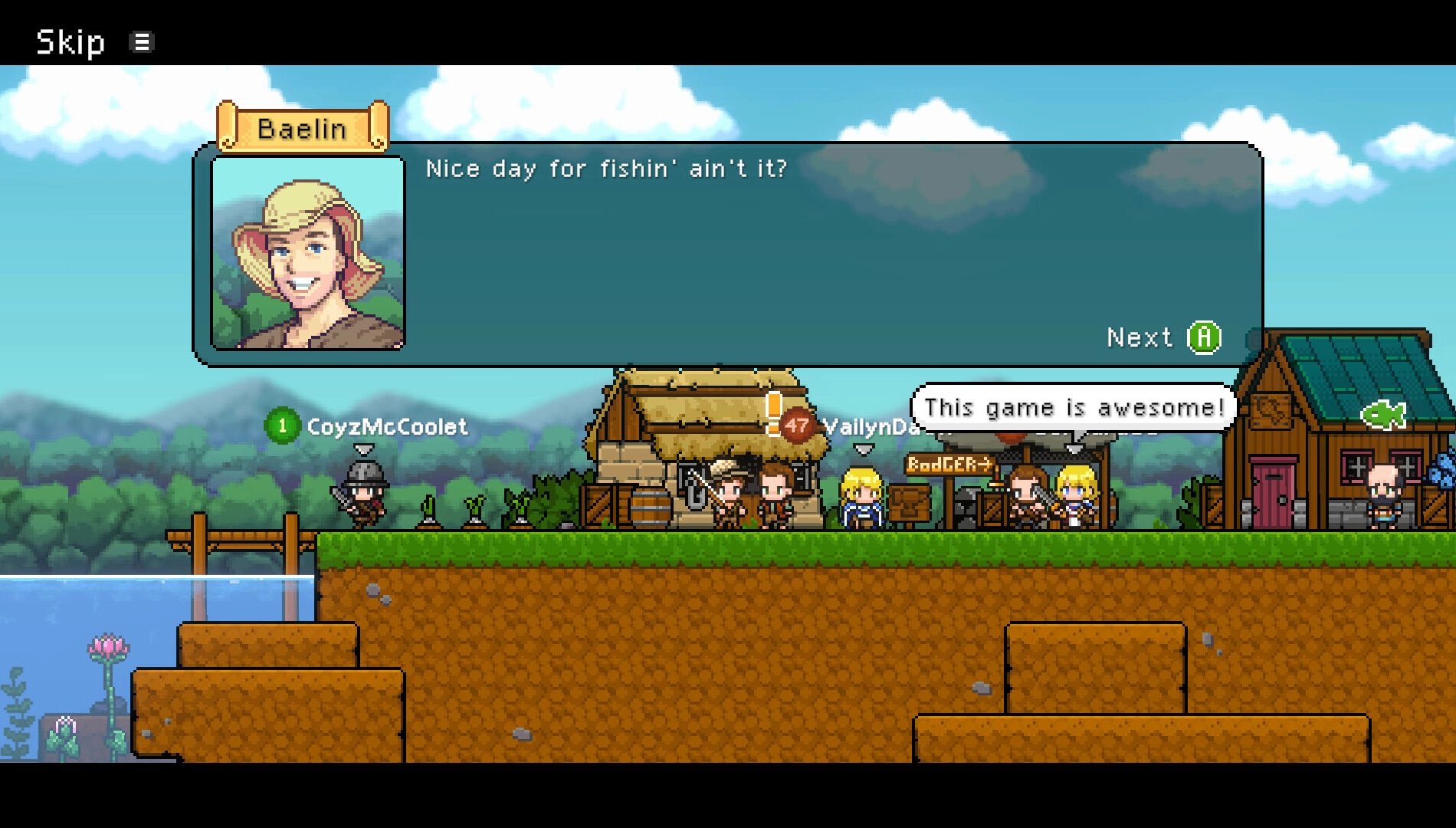Click the green fish sign on the shop
The width and height of the screenshot is (1456, 828).
pos(1385,414)
